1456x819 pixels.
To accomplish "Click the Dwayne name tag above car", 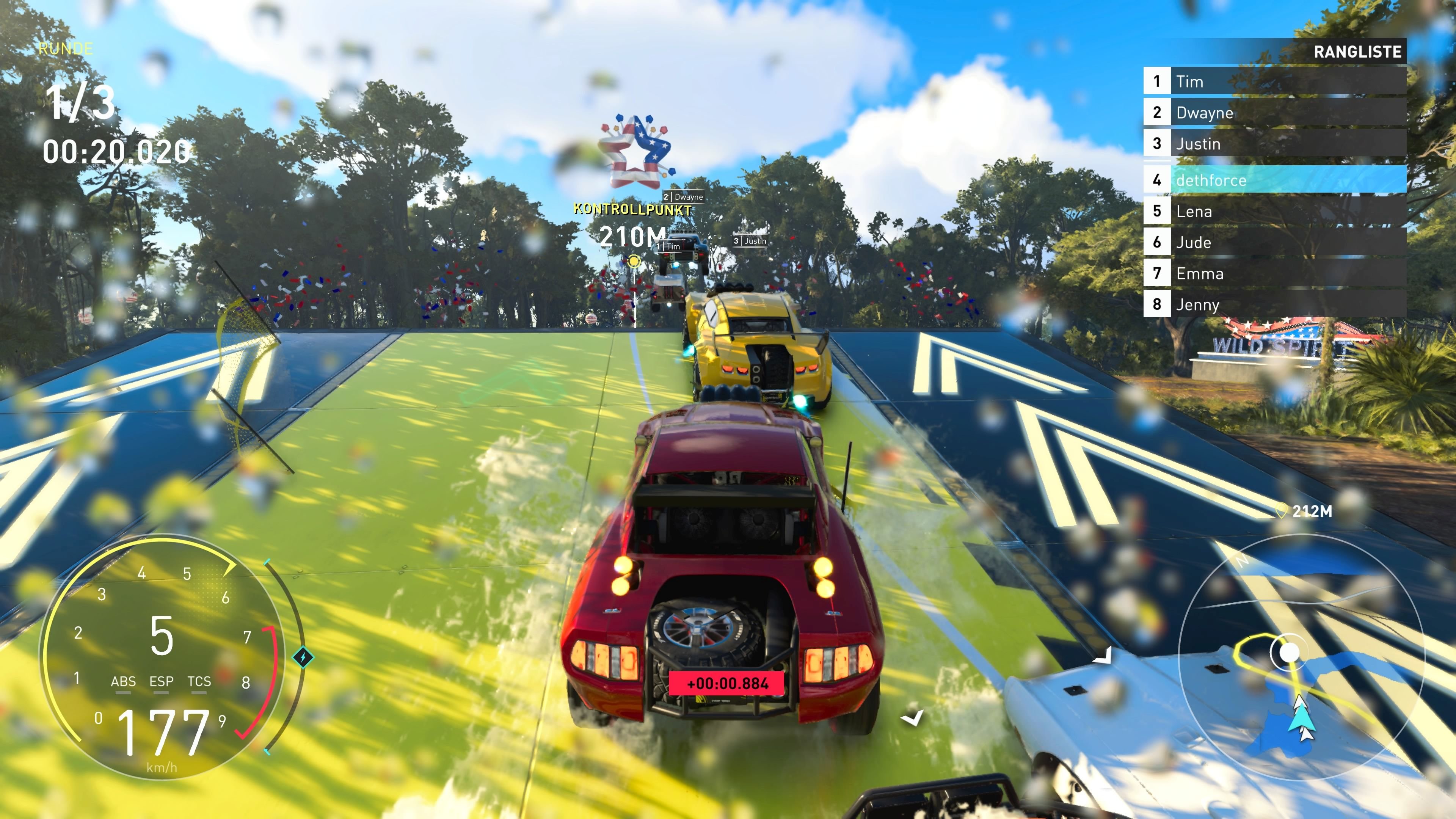I will [683, 197].
